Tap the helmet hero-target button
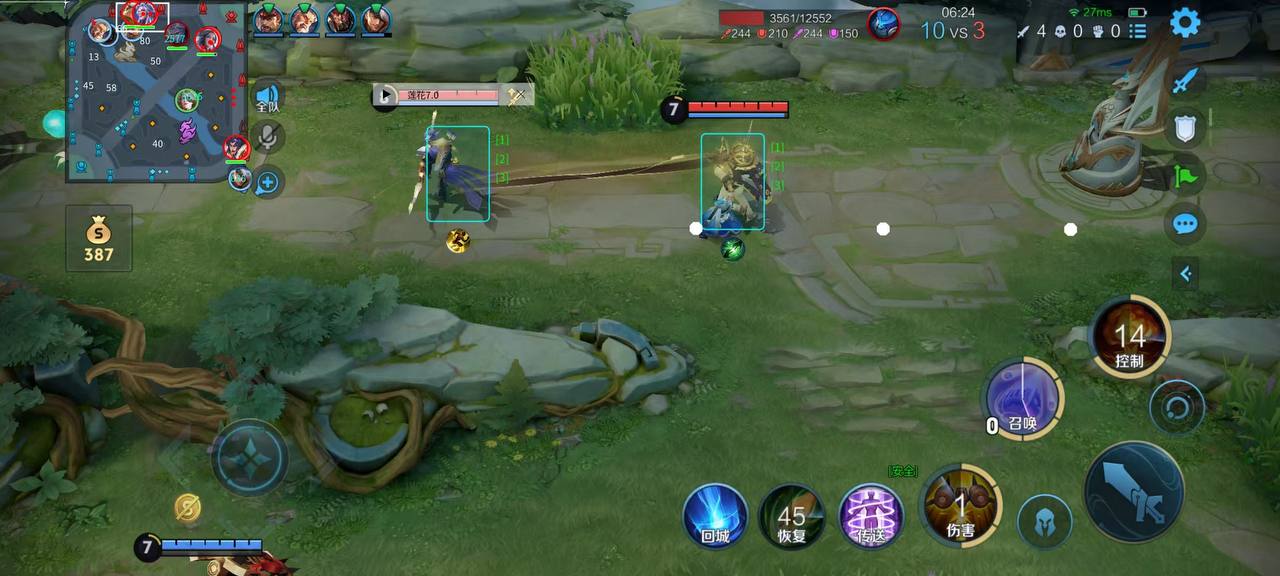 (1045, 521)
